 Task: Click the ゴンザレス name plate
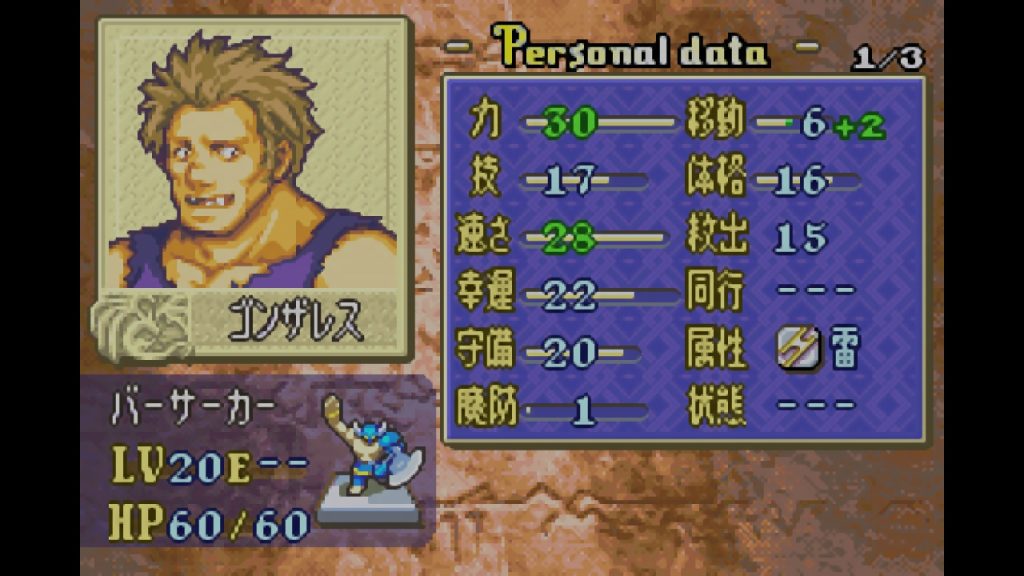tap(296, 324)
